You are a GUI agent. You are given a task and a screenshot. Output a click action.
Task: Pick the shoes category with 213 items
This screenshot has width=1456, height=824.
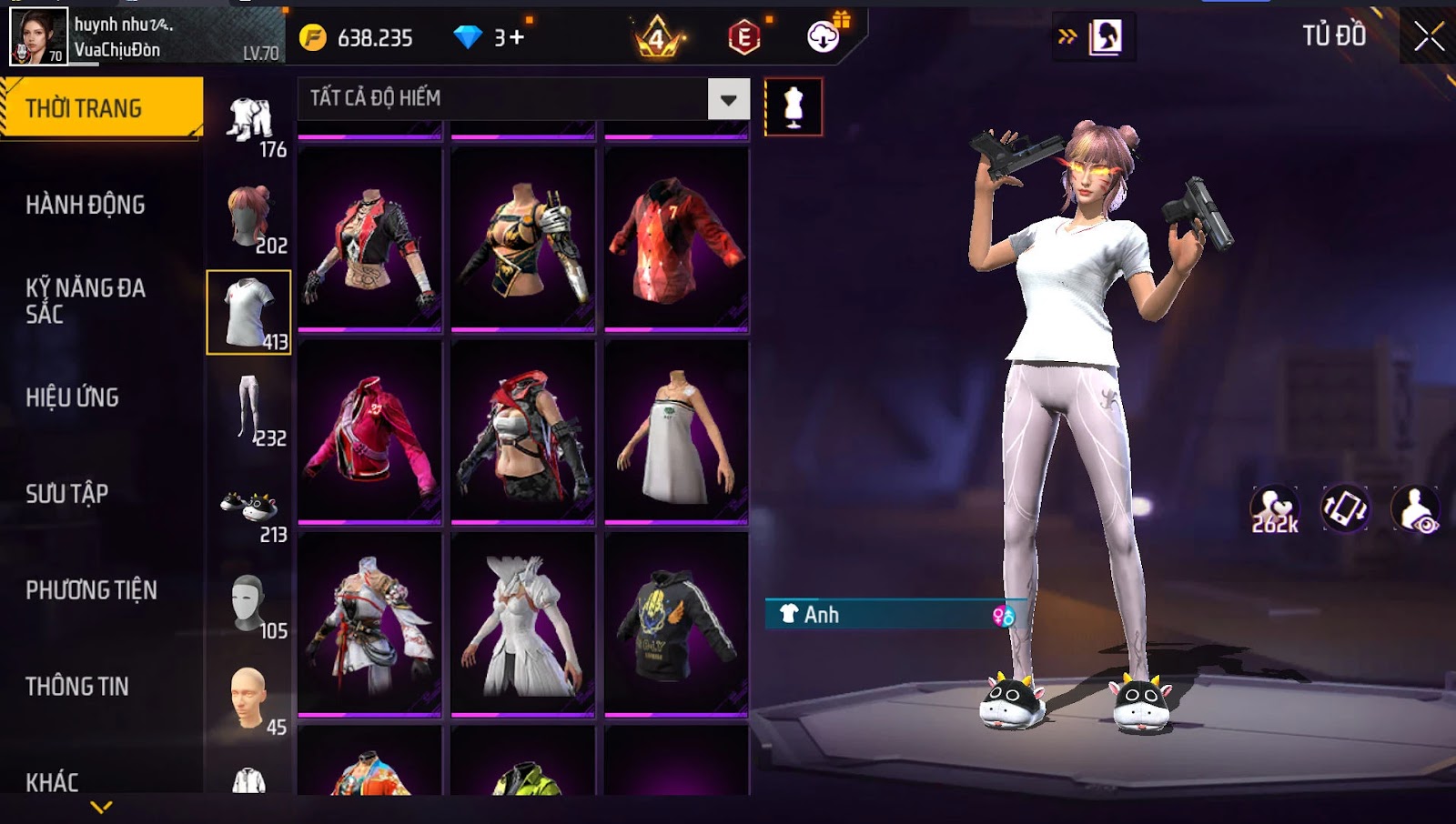249,509
